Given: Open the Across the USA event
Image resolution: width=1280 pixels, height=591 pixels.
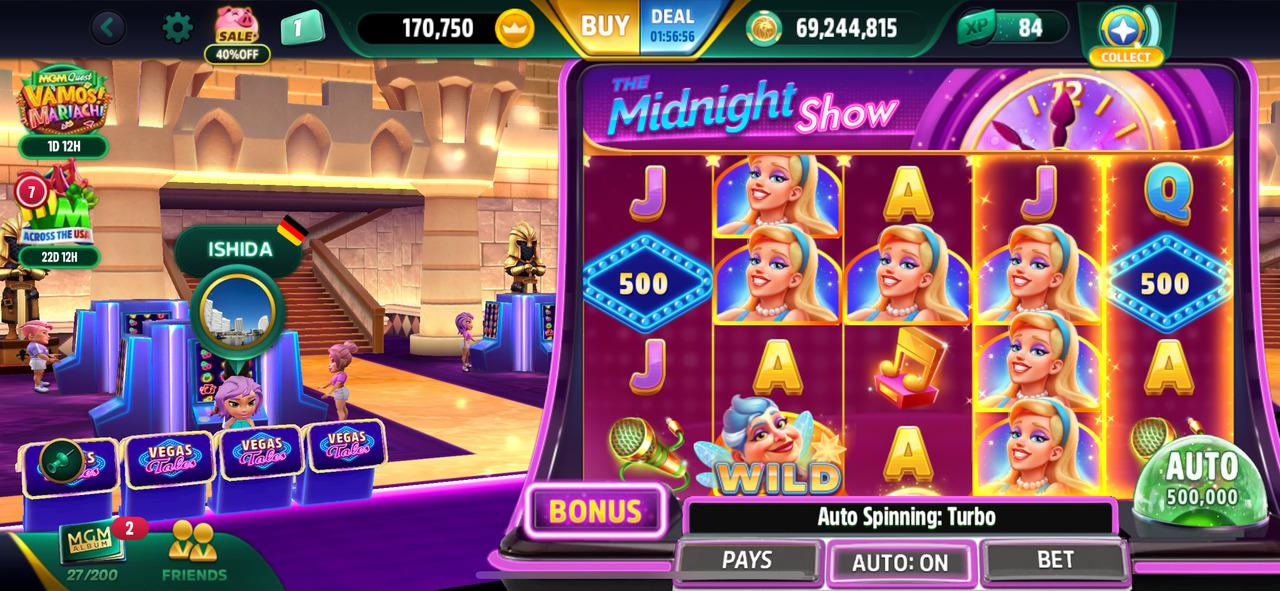Looking at the screenshot, I should coord(58,220).
